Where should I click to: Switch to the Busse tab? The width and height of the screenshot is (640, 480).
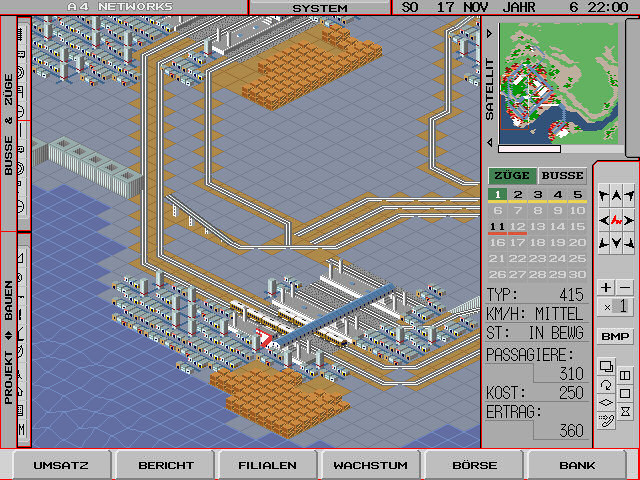(562, 176)
